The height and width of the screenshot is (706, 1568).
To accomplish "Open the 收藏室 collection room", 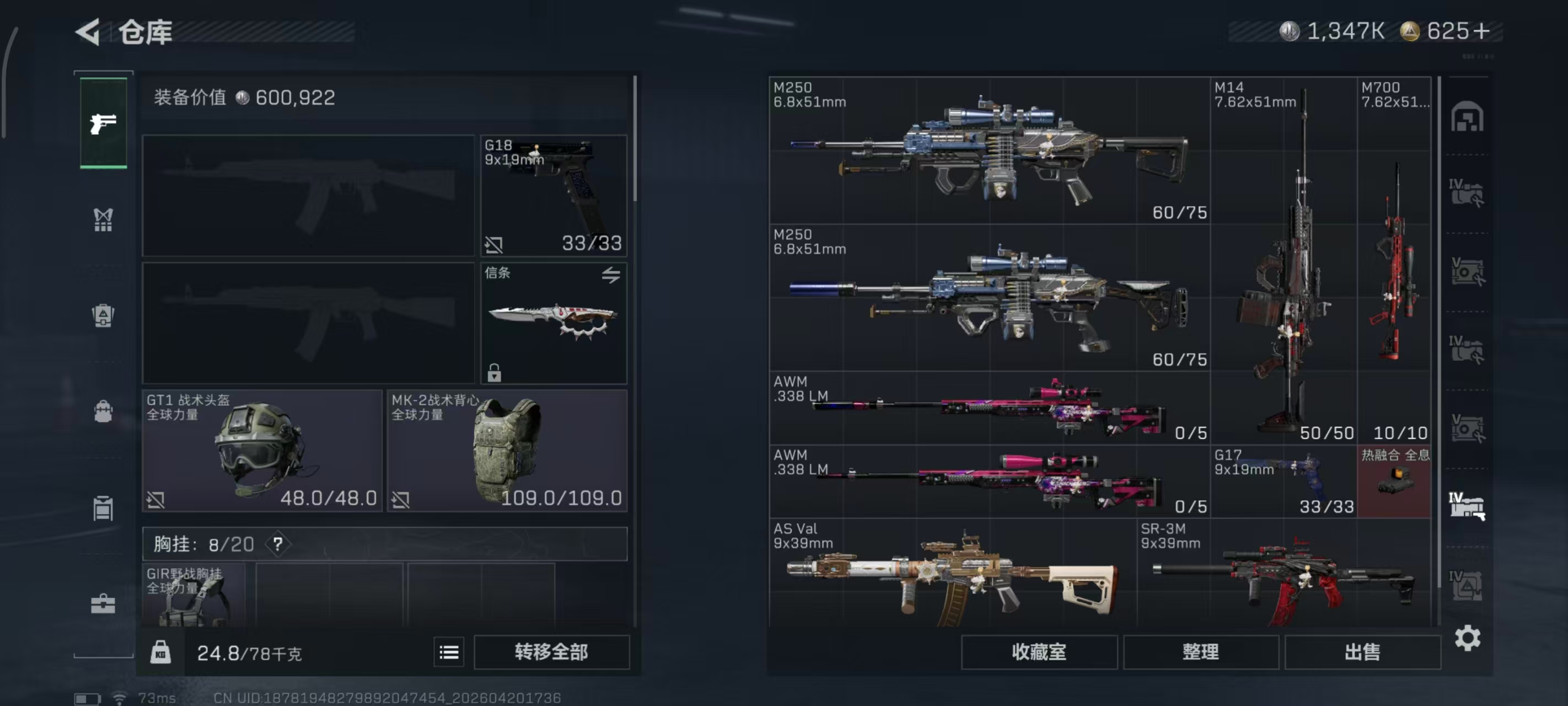I will (1039, 652).
